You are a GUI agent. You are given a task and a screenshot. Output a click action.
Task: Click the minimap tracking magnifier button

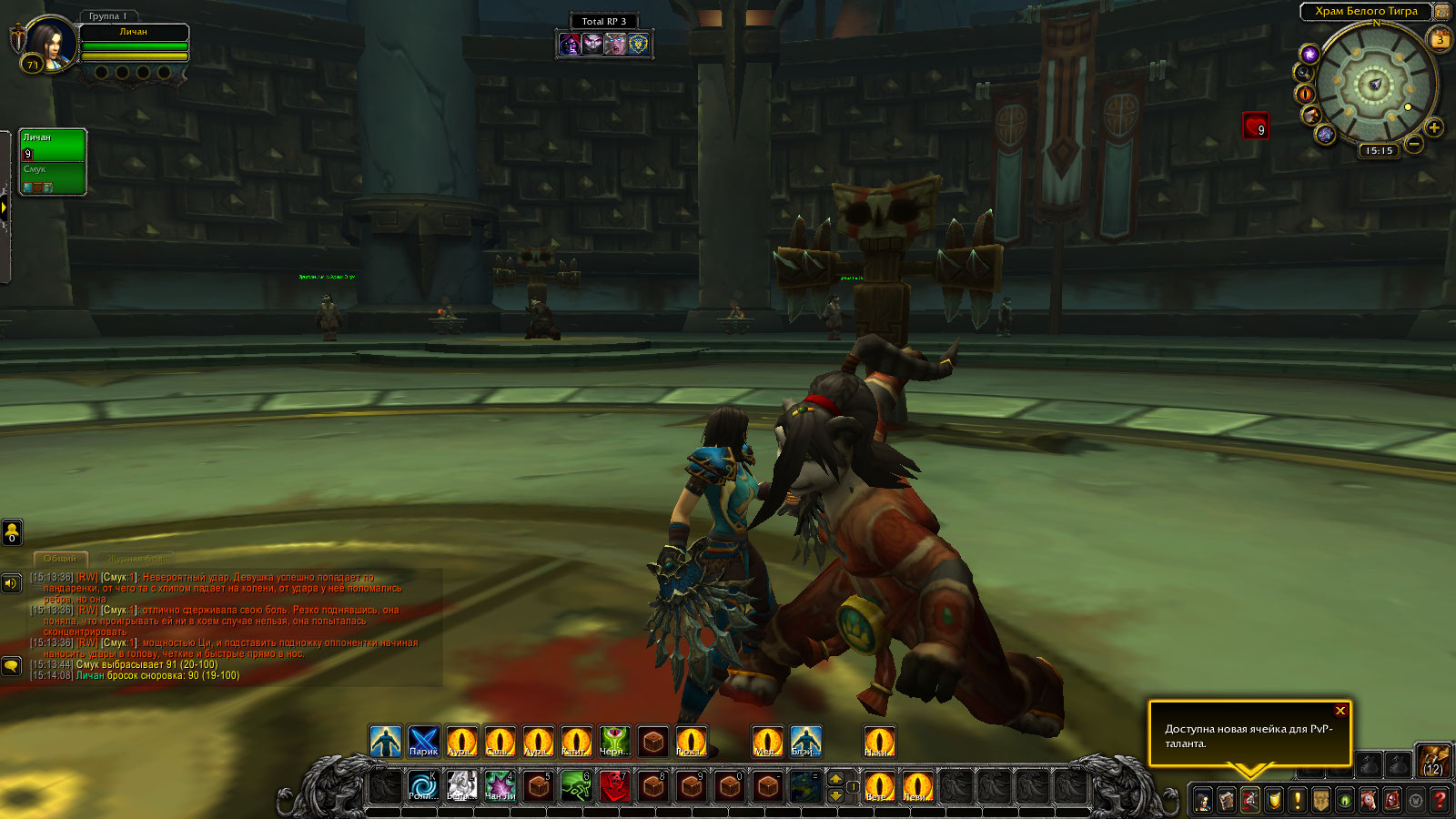pos(1304,73)
